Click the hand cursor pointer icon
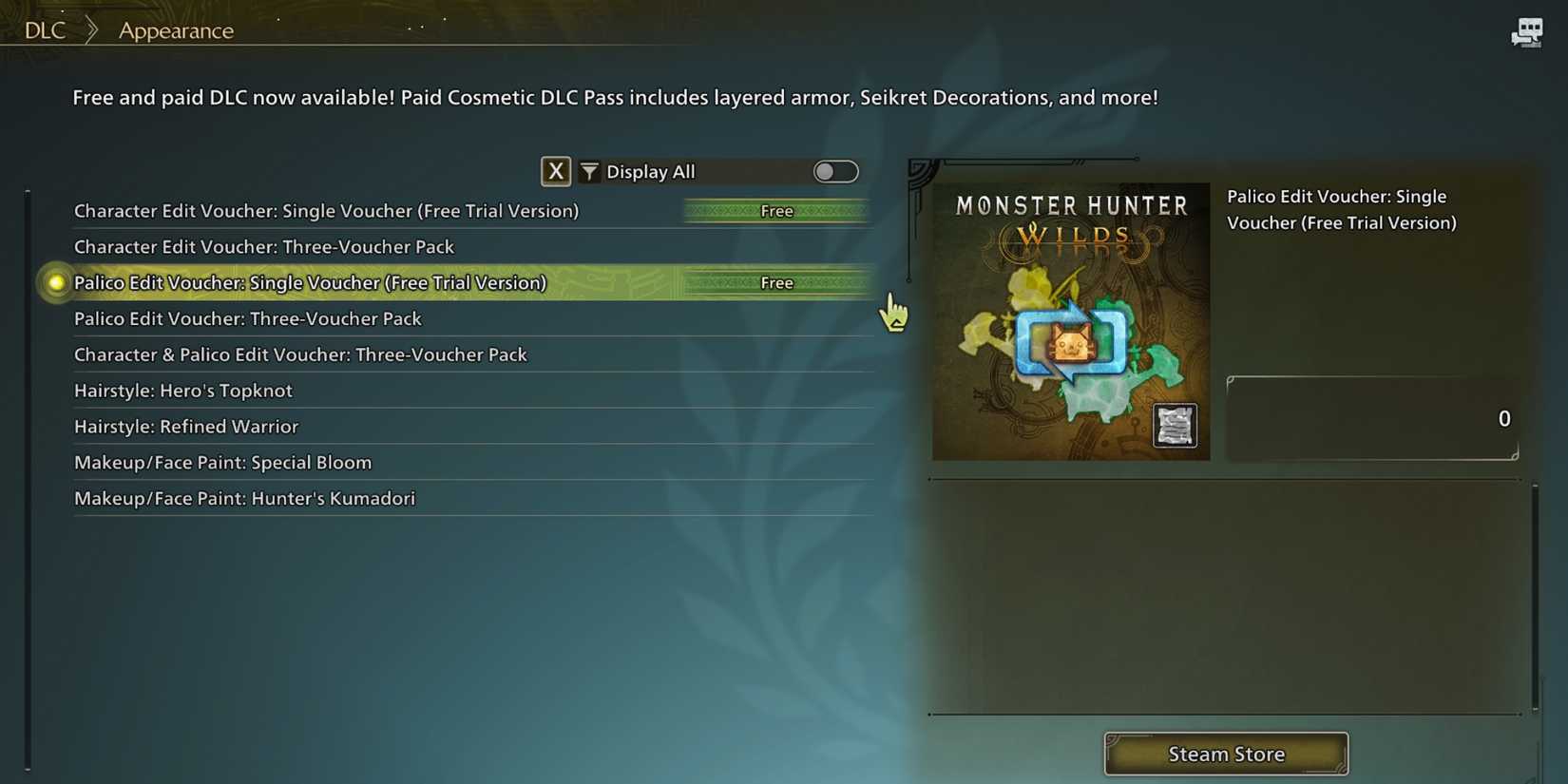1568x784 pixels. tap(893, 312)
